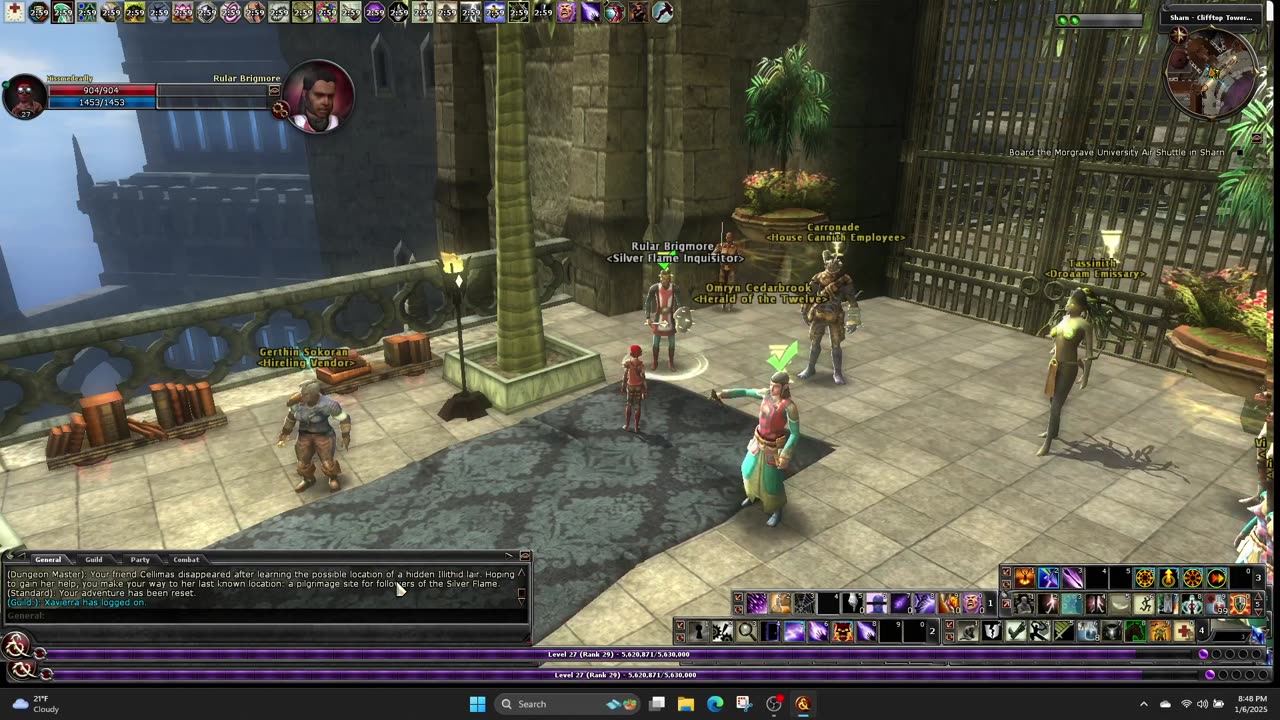Activate the red cross heal icon
Viewport: 1280px width, 720px height.
(x=1184, y=631)
